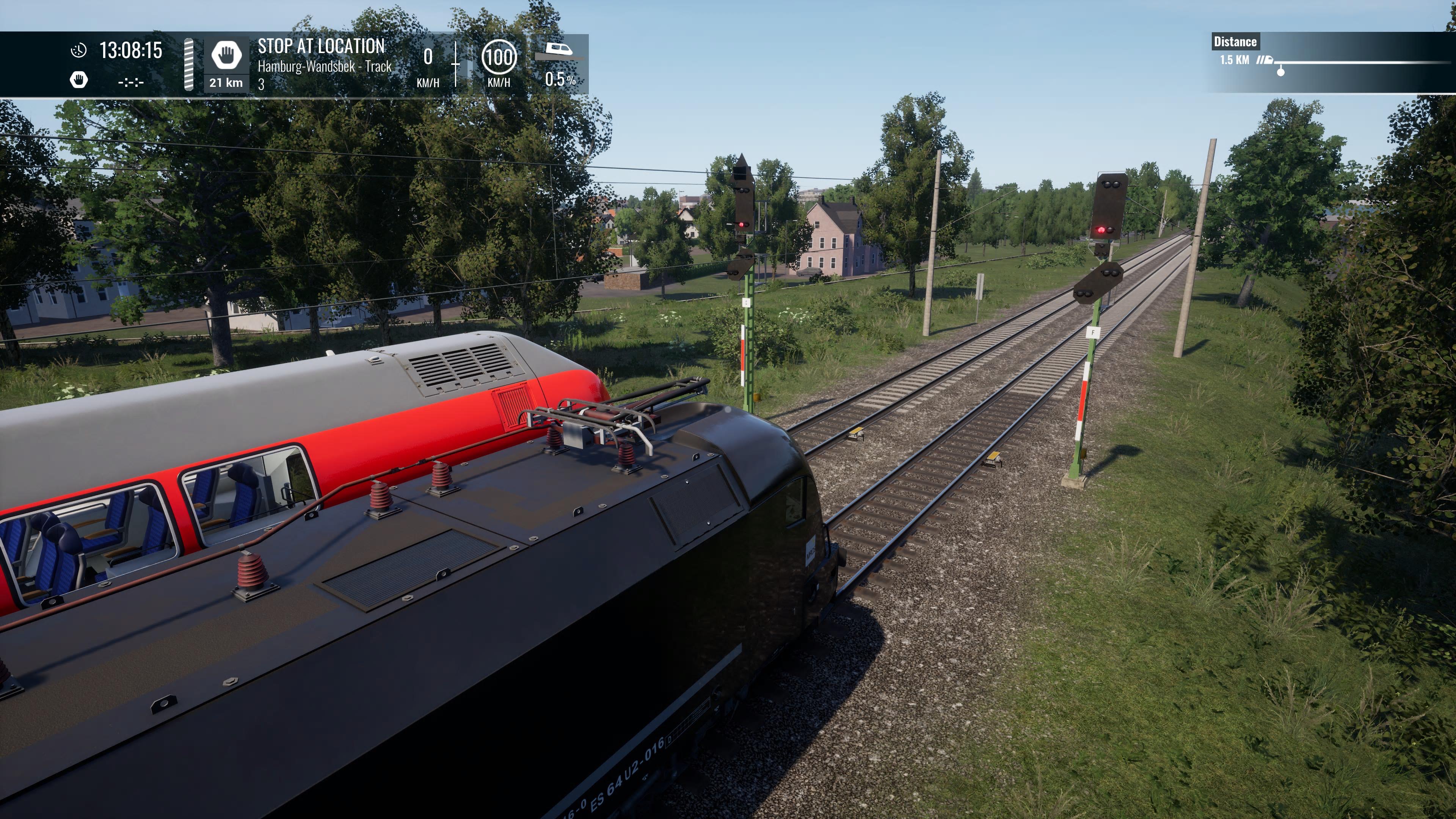
Task: Click the stop hand icon above 21 km
Action: coord(226,55)
